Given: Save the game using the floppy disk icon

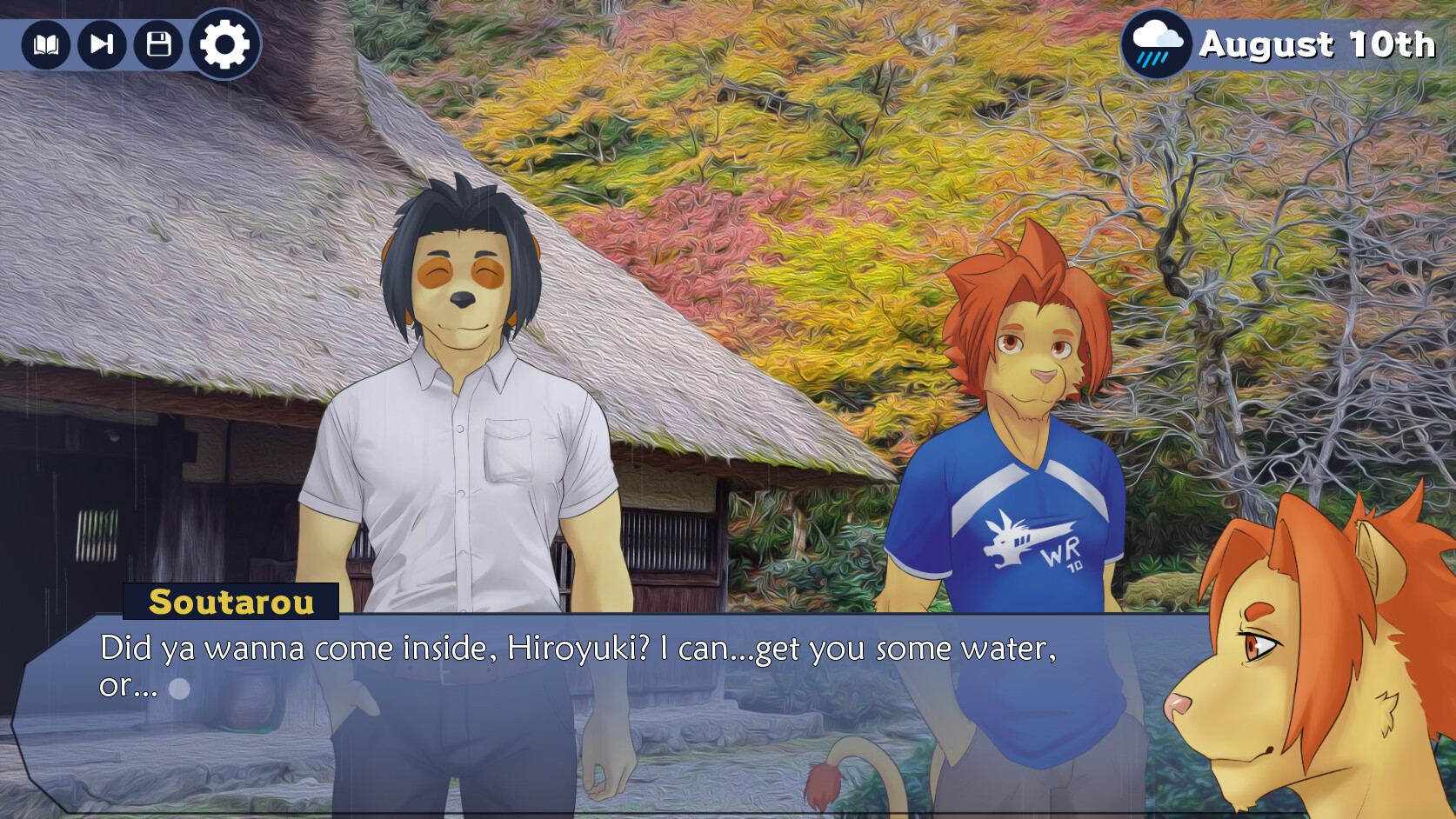Looking at the screenshot, I should (157, 45).
